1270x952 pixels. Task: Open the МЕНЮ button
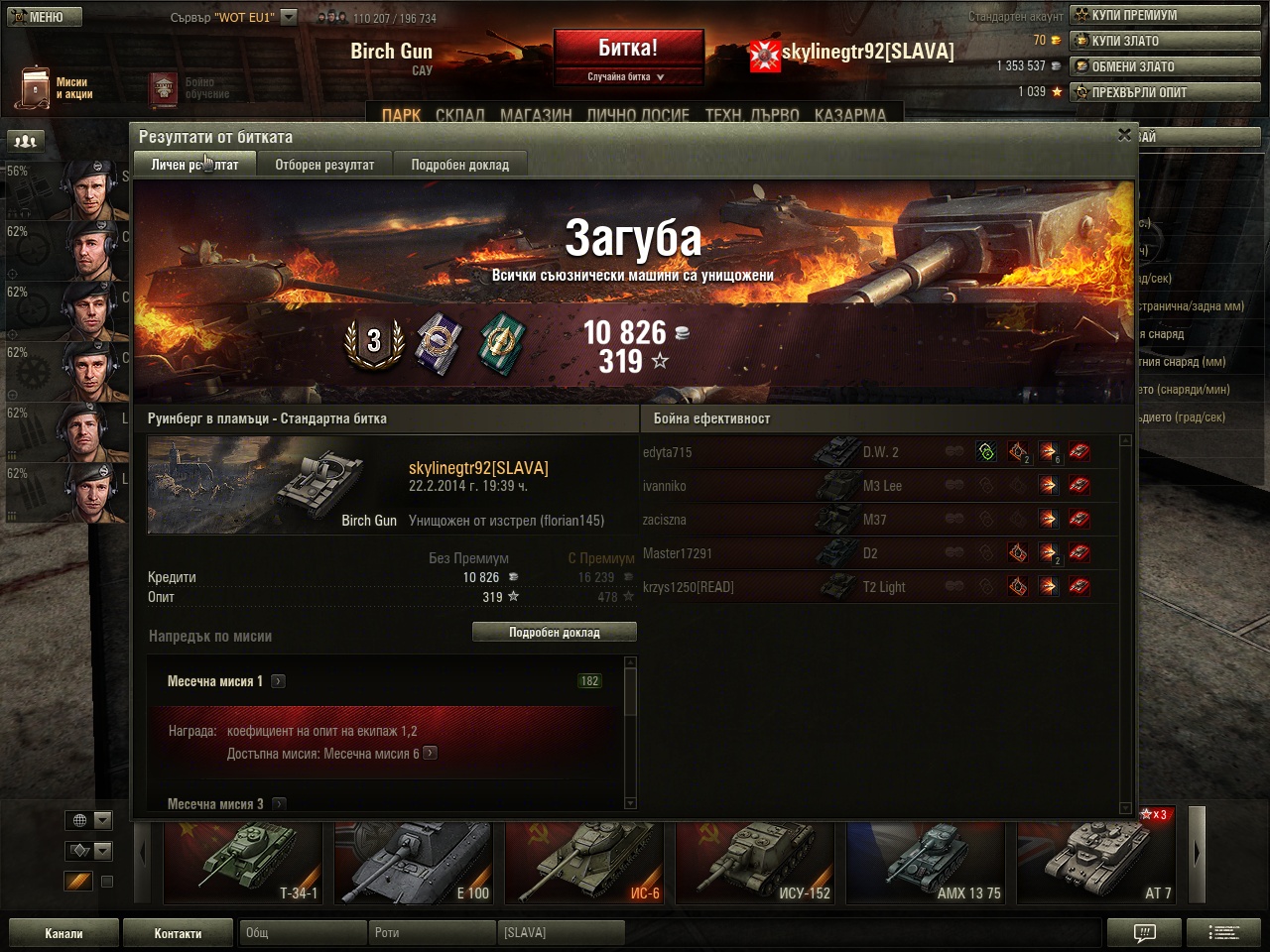(x=43, y=17)
